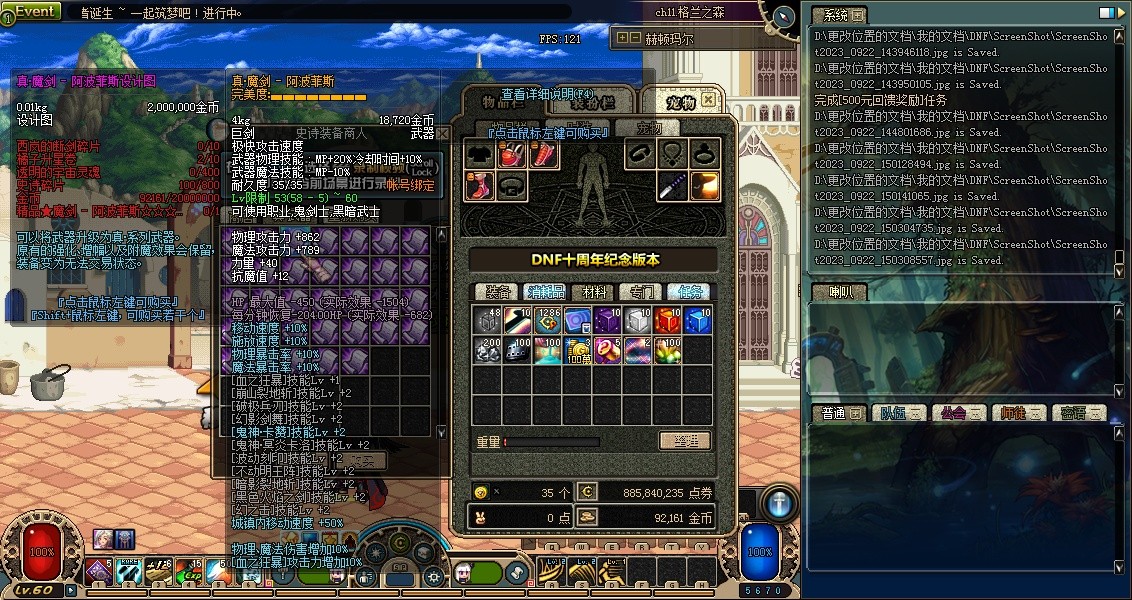Select the red cube item slot
1132x600 pixels.
click(667, 320)
